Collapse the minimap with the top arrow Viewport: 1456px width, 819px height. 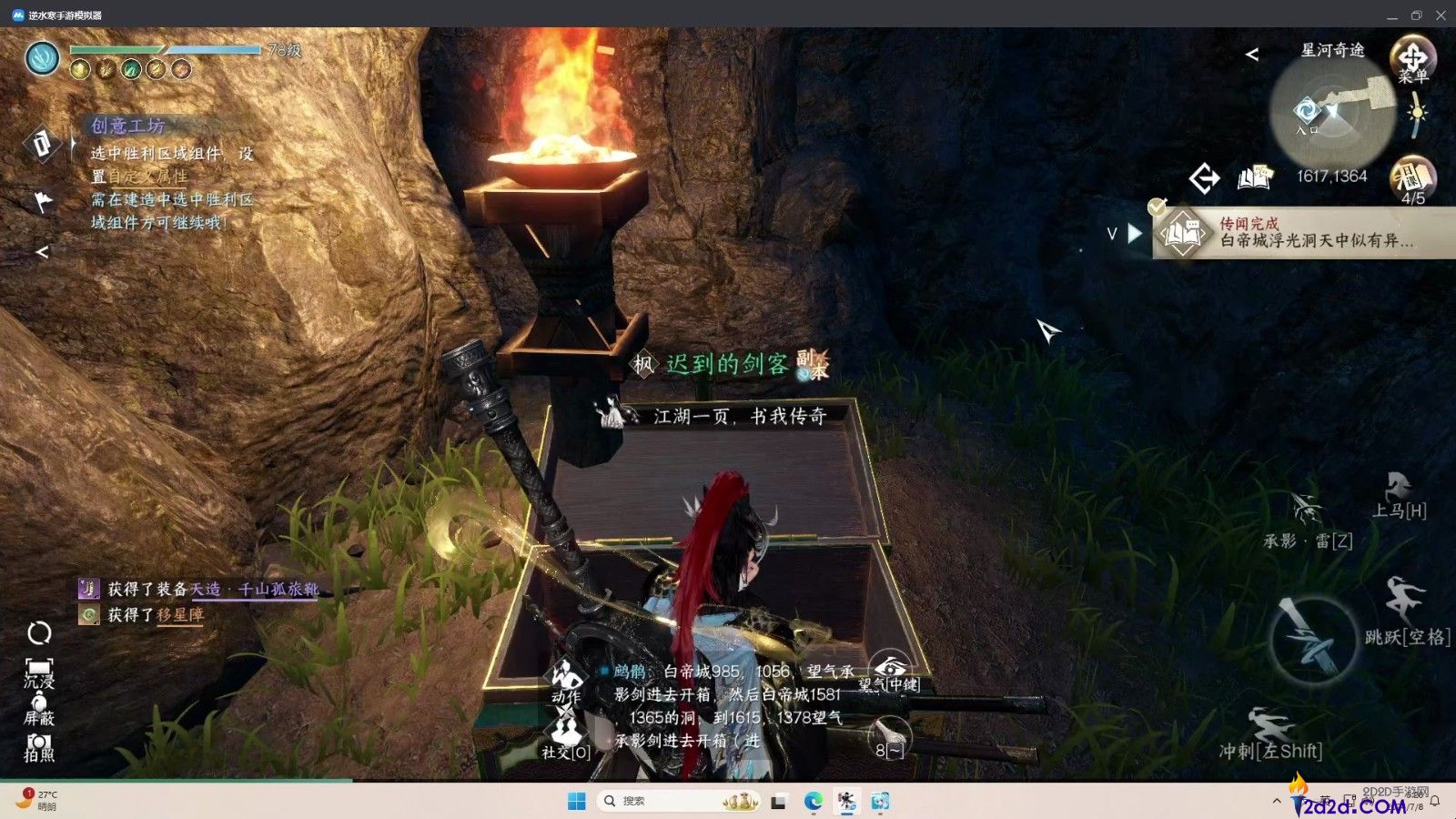(x=1252, y=55)
